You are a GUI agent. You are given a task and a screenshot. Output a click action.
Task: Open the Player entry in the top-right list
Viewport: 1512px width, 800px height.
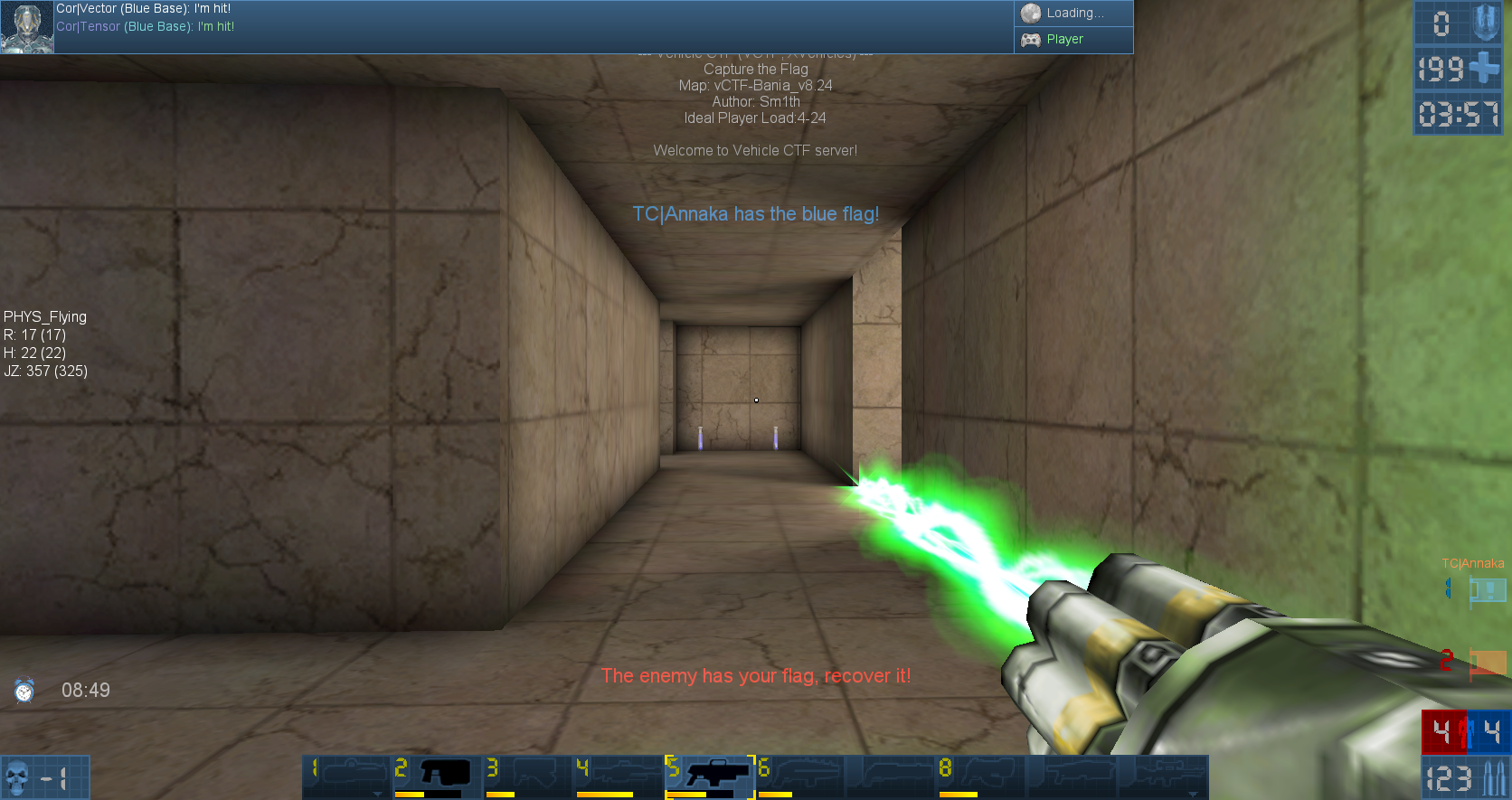1067,40
